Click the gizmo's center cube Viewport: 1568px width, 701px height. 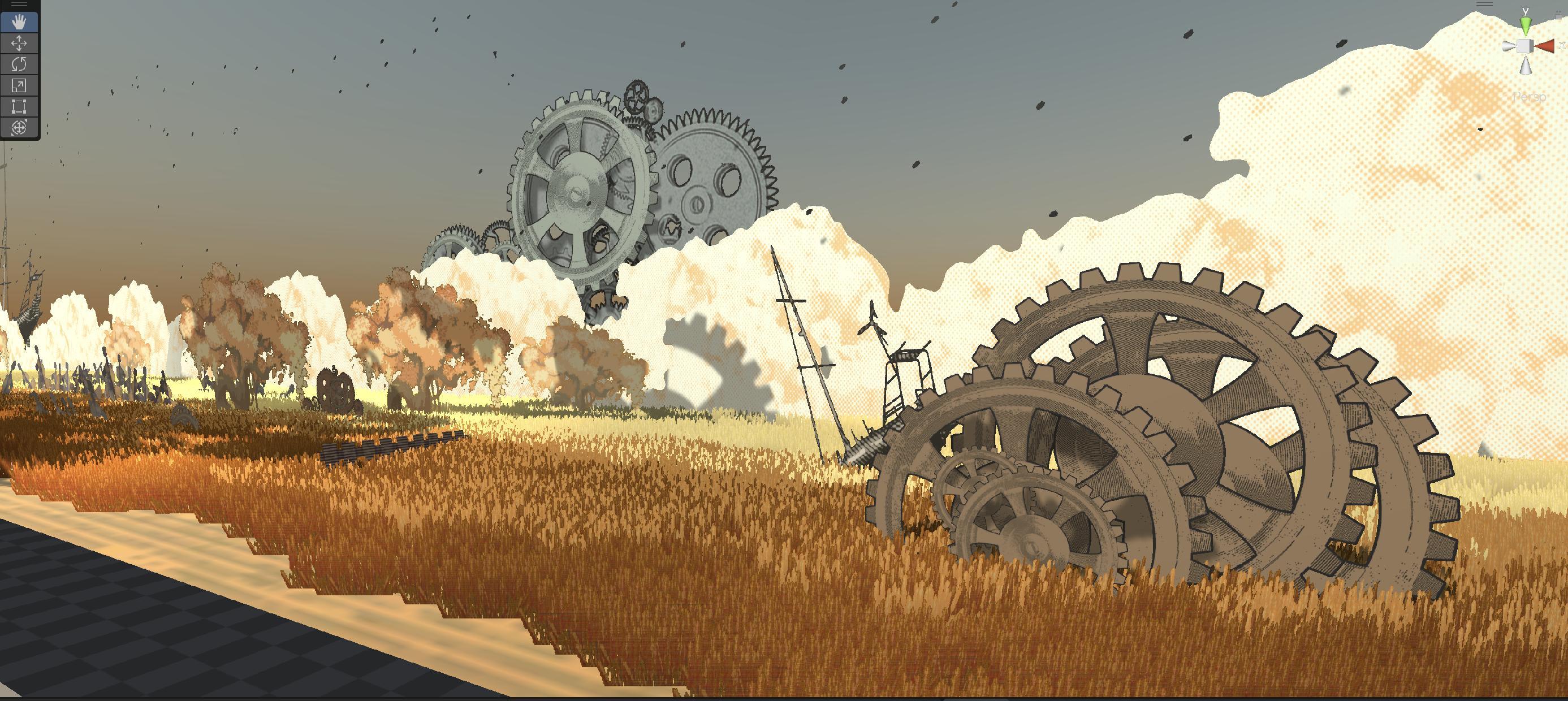point(1525,46)
